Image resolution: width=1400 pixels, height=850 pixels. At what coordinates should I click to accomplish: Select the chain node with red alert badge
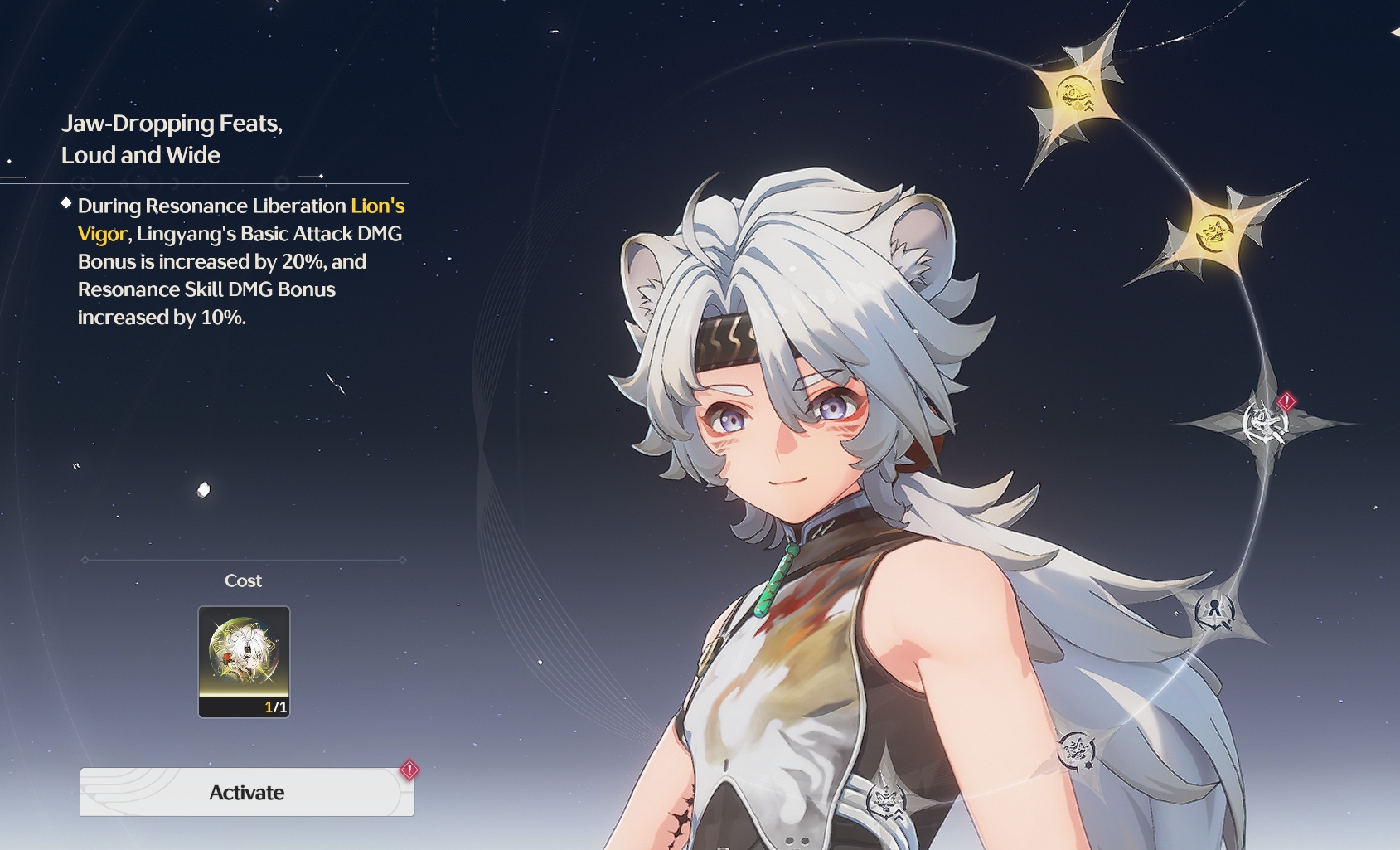pos(1265,423)
